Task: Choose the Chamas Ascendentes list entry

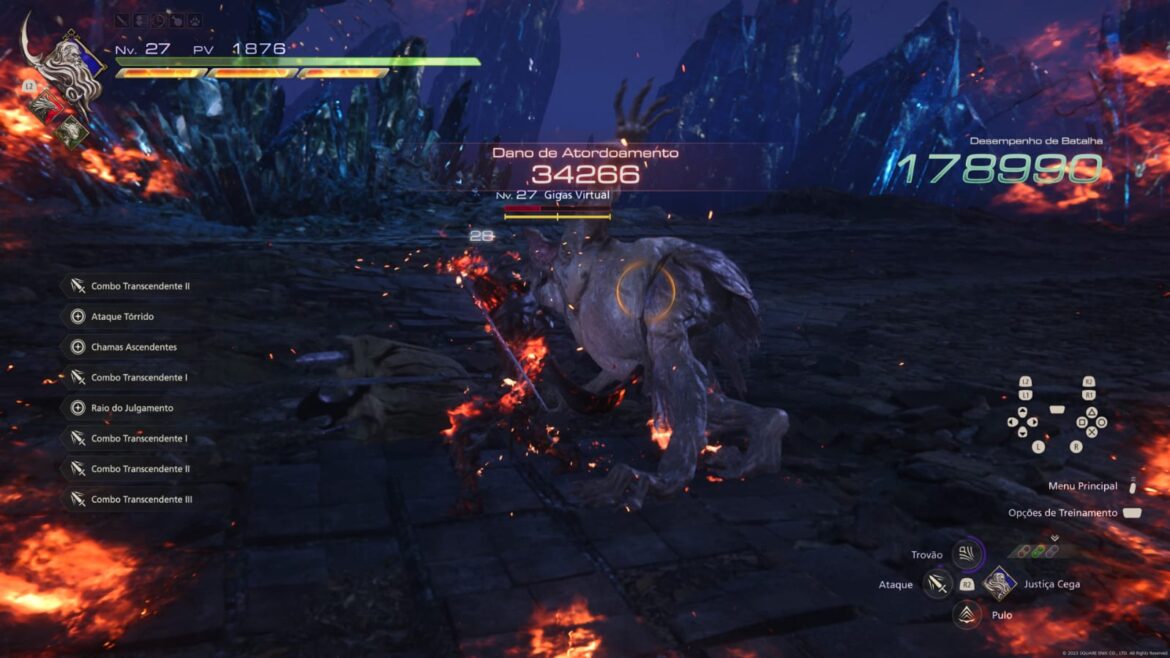Action: 133,347
